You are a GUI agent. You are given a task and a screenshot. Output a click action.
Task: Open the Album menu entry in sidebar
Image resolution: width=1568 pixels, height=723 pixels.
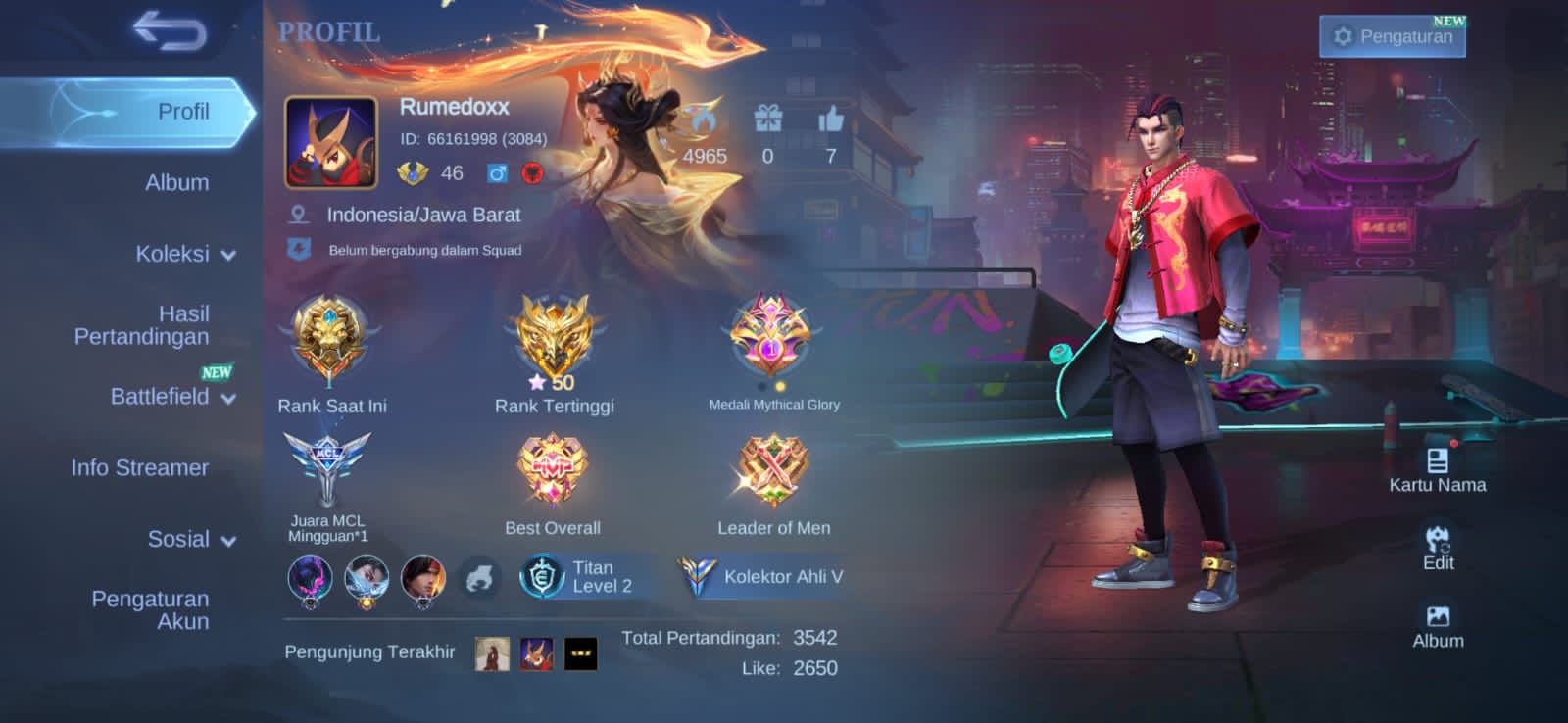click(176, 183)
